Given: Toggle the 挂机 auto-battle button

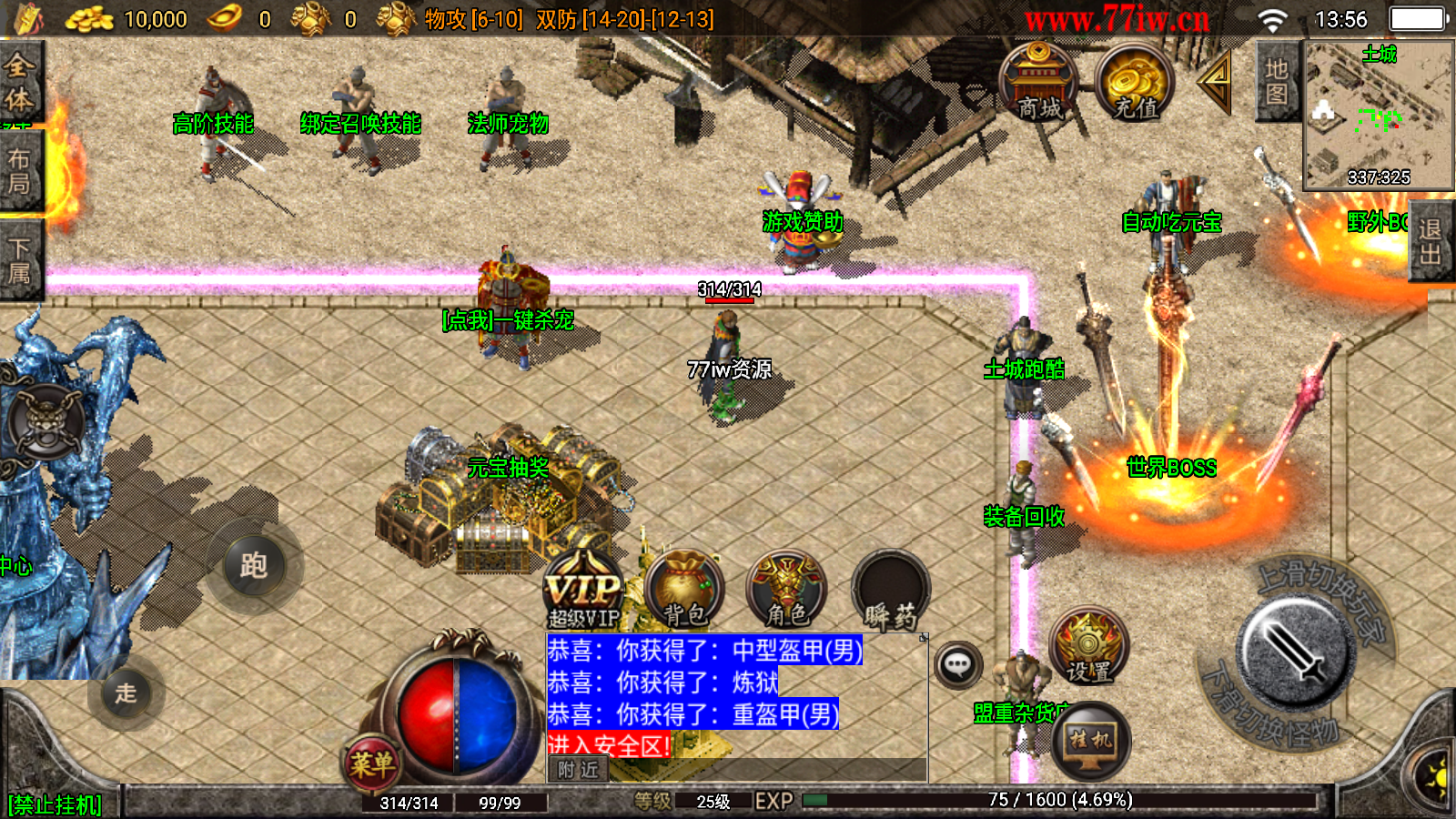Looking at the screenshot, I should click(x=1091, y=741).
